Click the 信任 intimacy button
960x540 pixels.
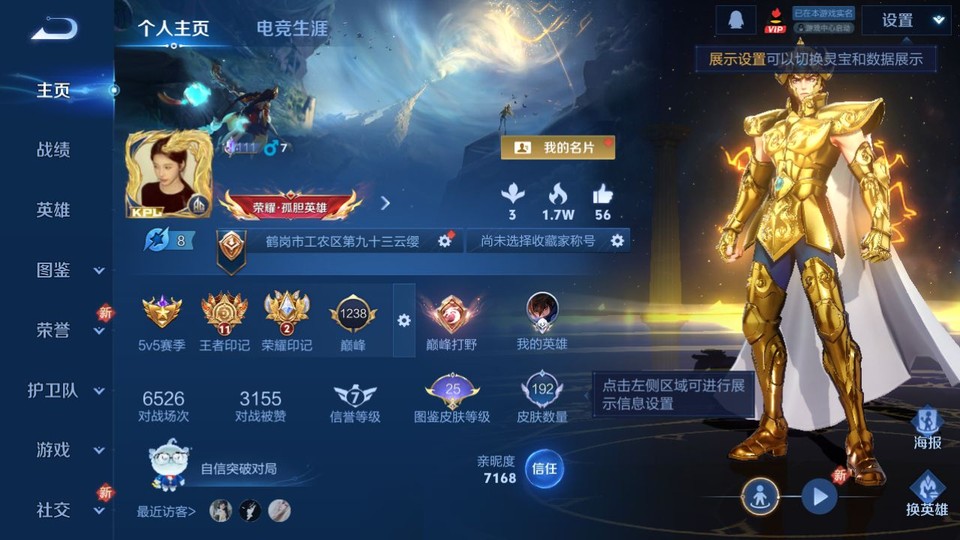click(544, 468)
